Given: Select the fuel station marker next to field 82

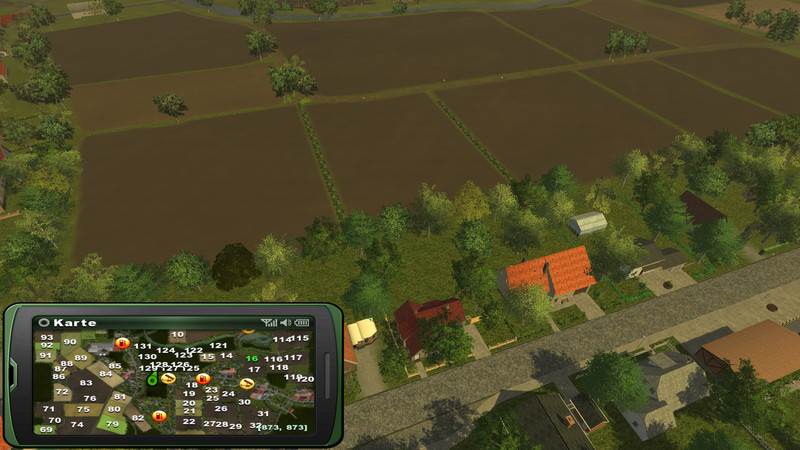Looking at the screenshot, I should click(158, 416).
